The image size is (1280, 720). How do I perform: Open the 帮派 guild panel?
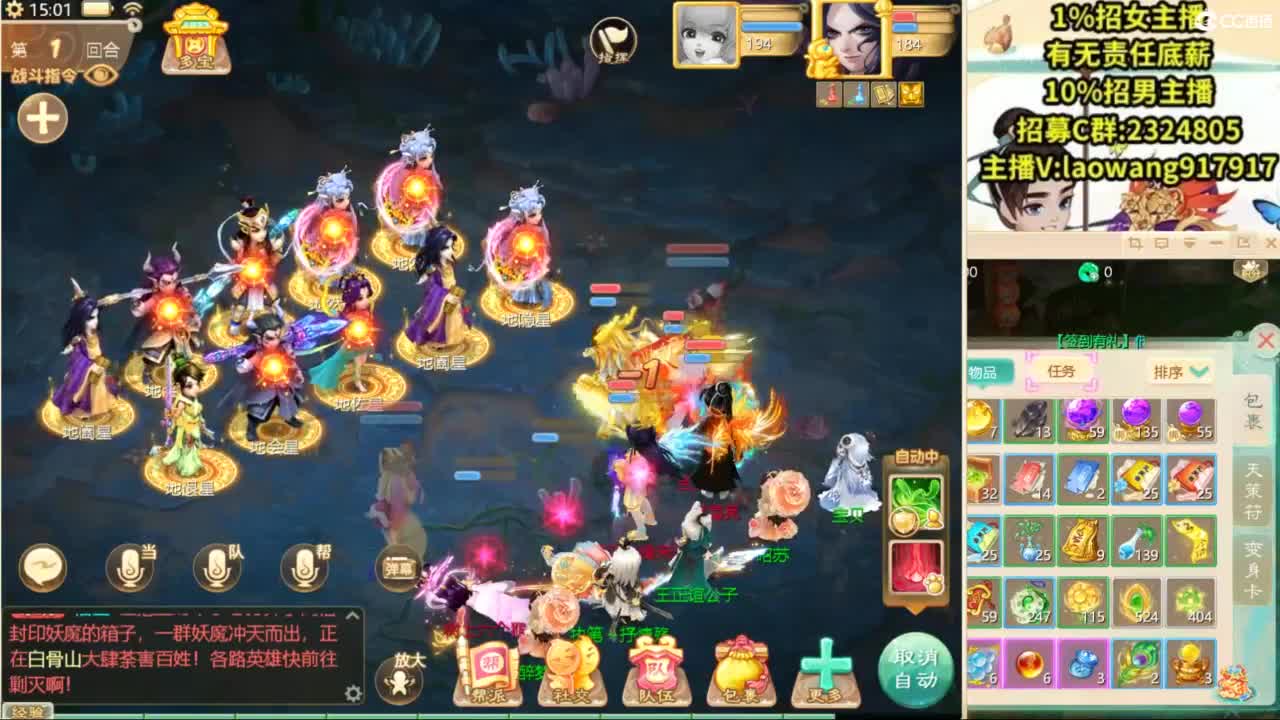point(490,667)
